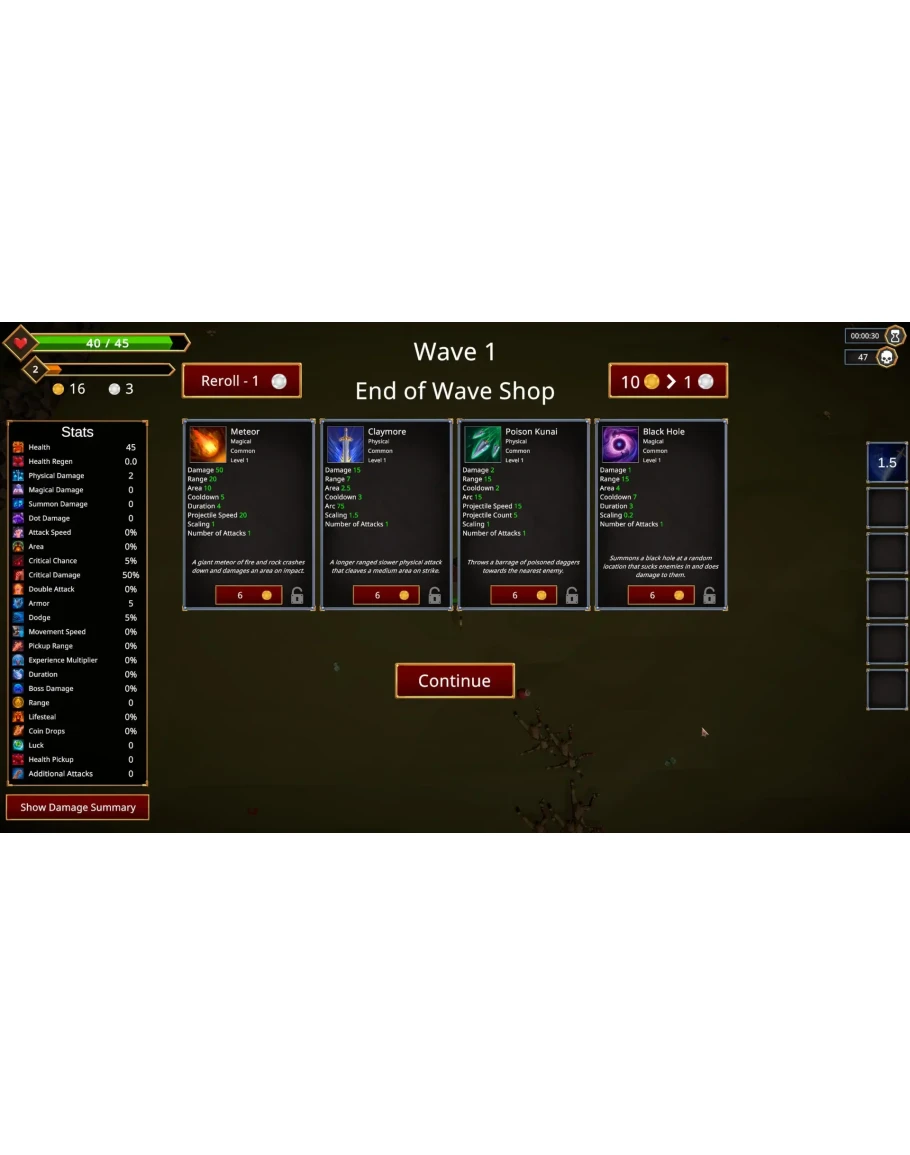Image resolution: width=910 pixels, height=1155 pixels.
Task: Purchase Claymore for 6 gold
Action: pos(386,595)
